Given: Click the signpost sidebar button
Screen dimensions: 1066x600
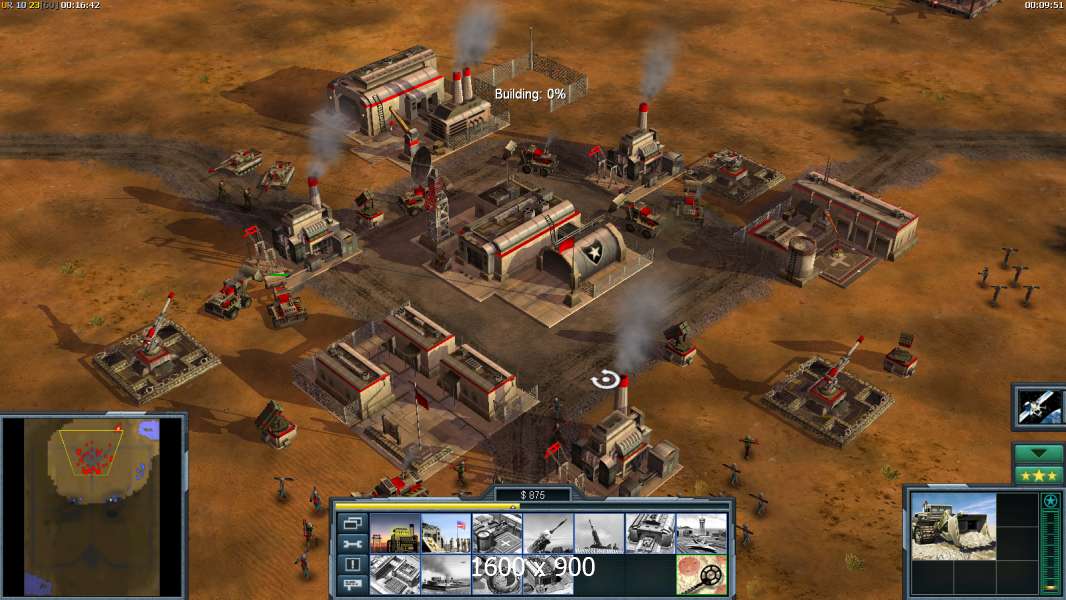Looking at the screenshot, I should 352,585.
